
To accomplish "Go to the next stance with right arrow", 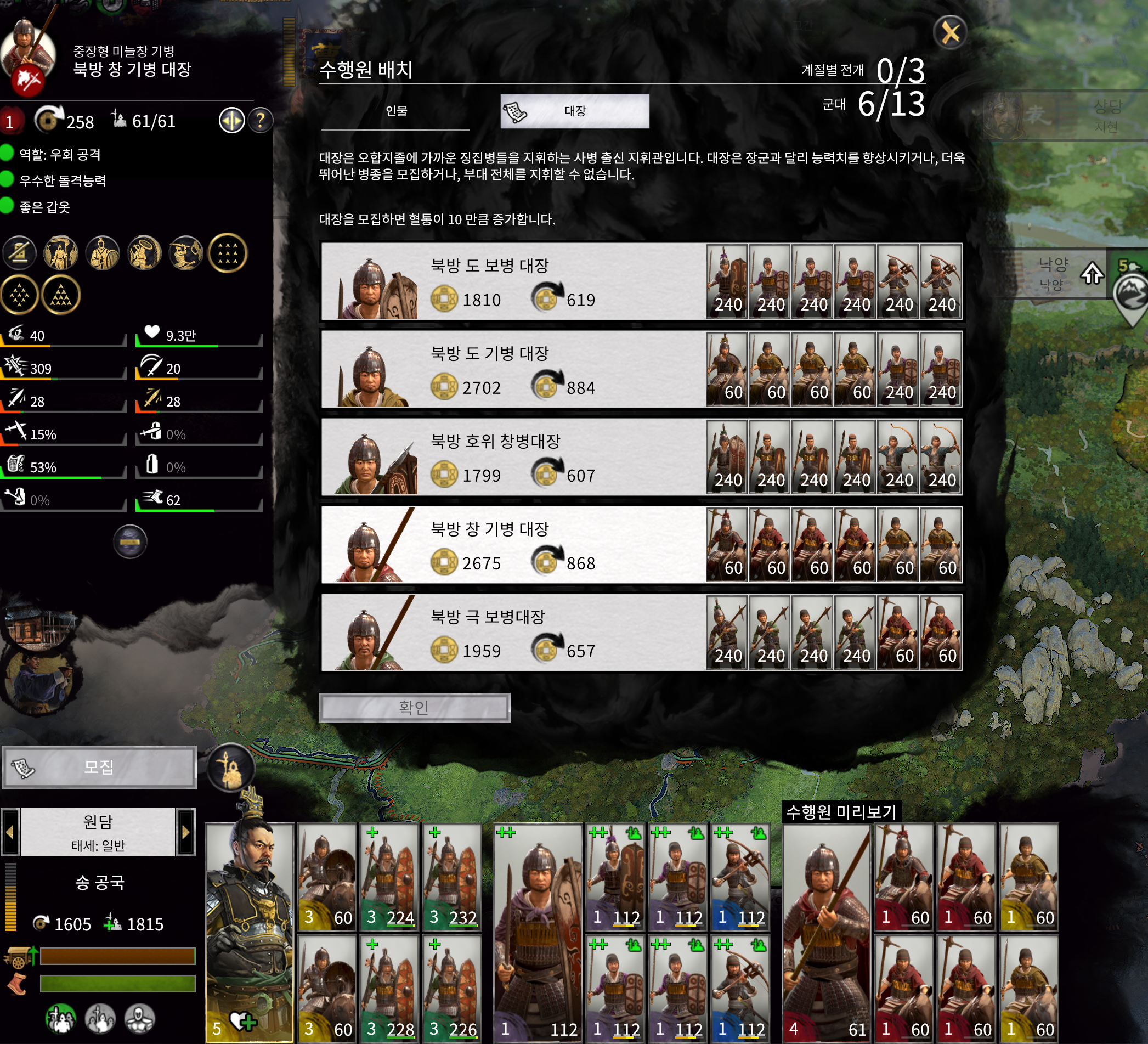I will pyautogui.click(x=185, y=832).
